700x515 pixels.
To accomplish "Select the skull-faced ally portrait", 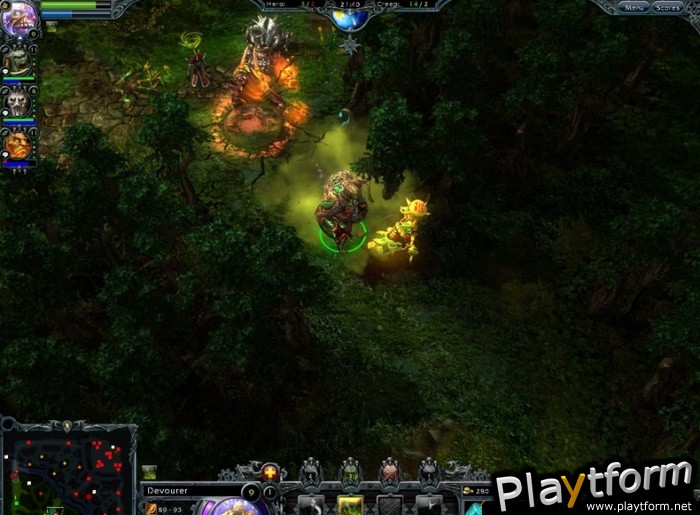I will [x=18, y=103].
